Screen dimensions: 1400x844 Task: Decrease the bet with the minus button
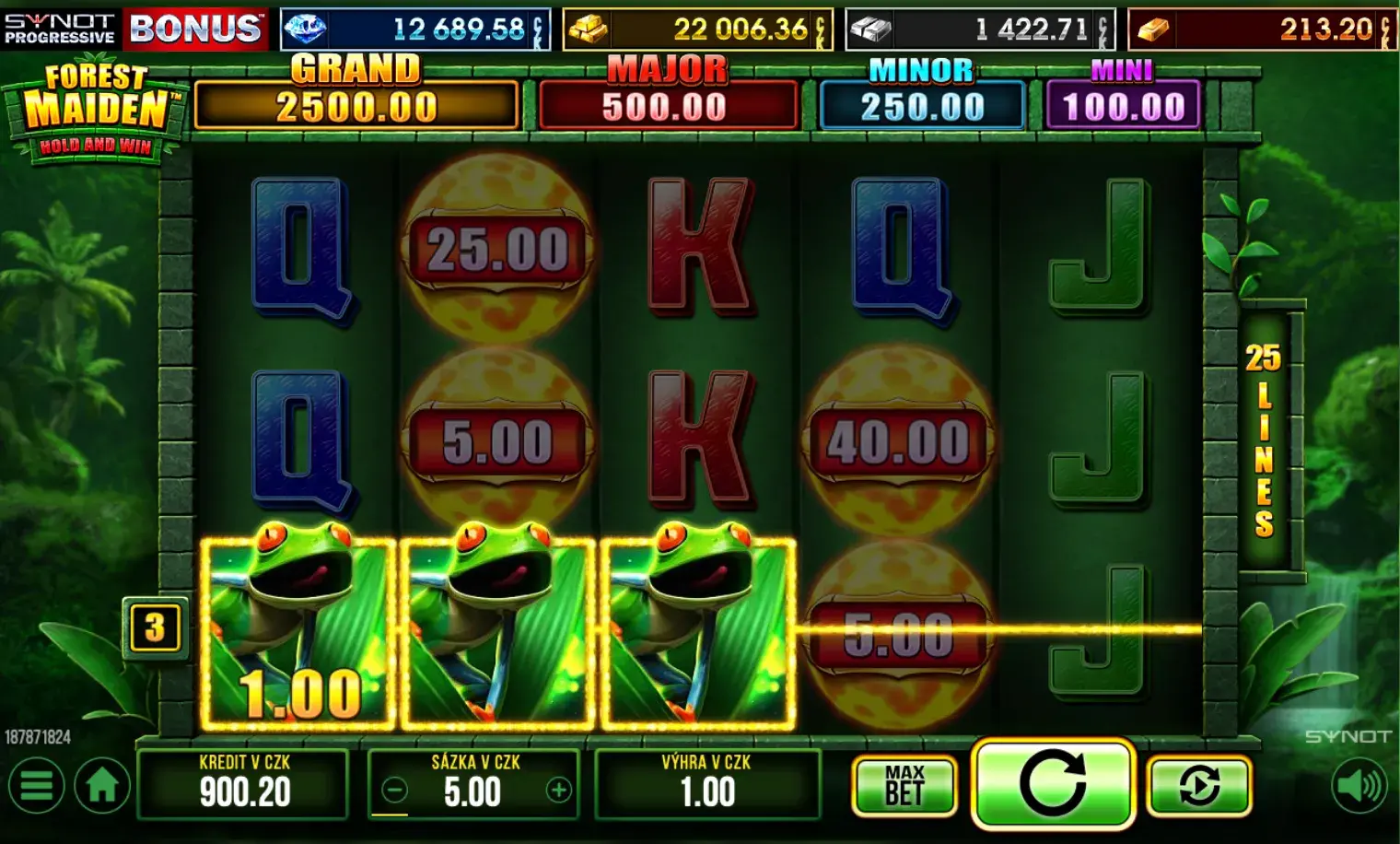[x=394, y=791]
